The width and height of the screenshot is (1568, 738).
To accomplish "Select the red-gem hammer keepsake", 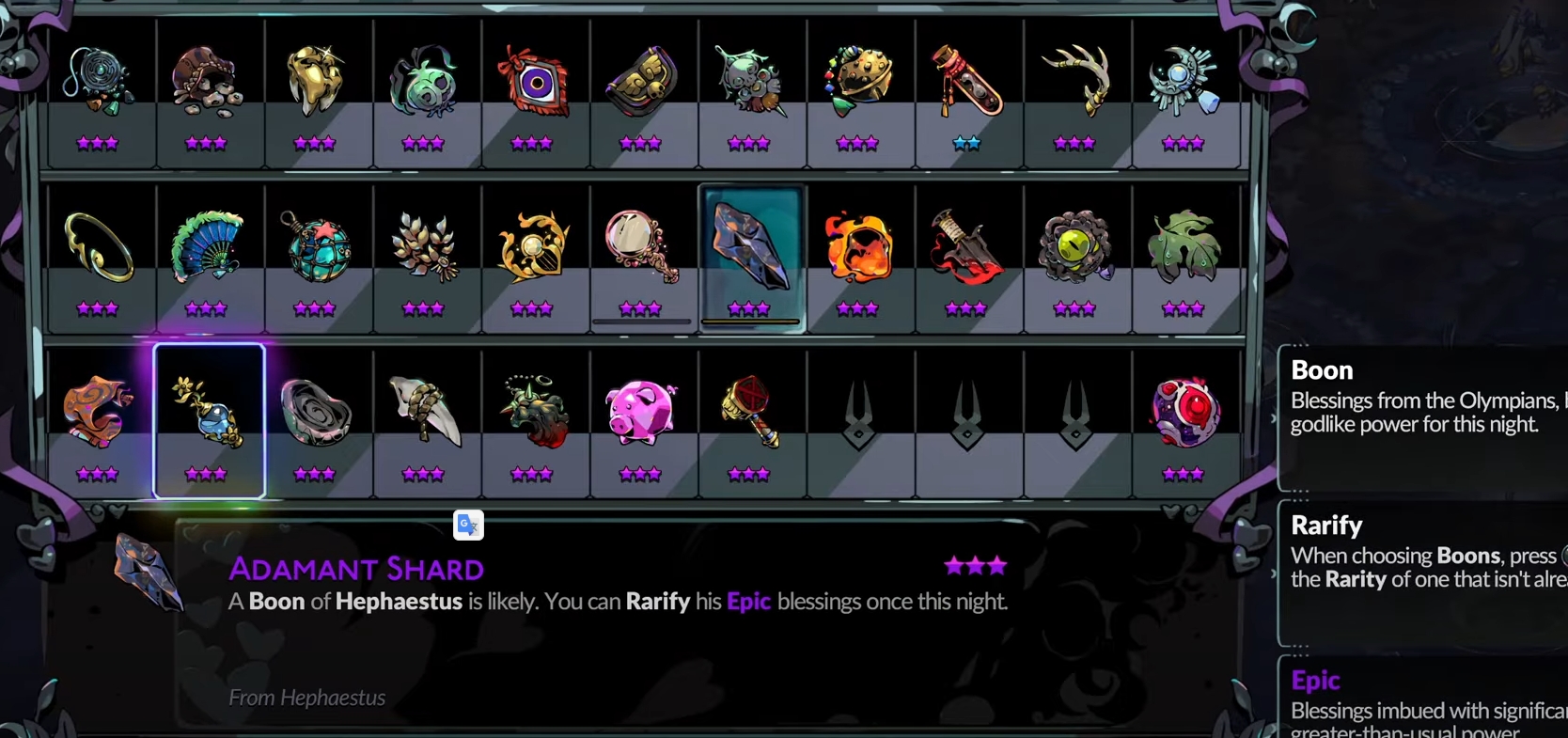I will [x=749, y=414].
